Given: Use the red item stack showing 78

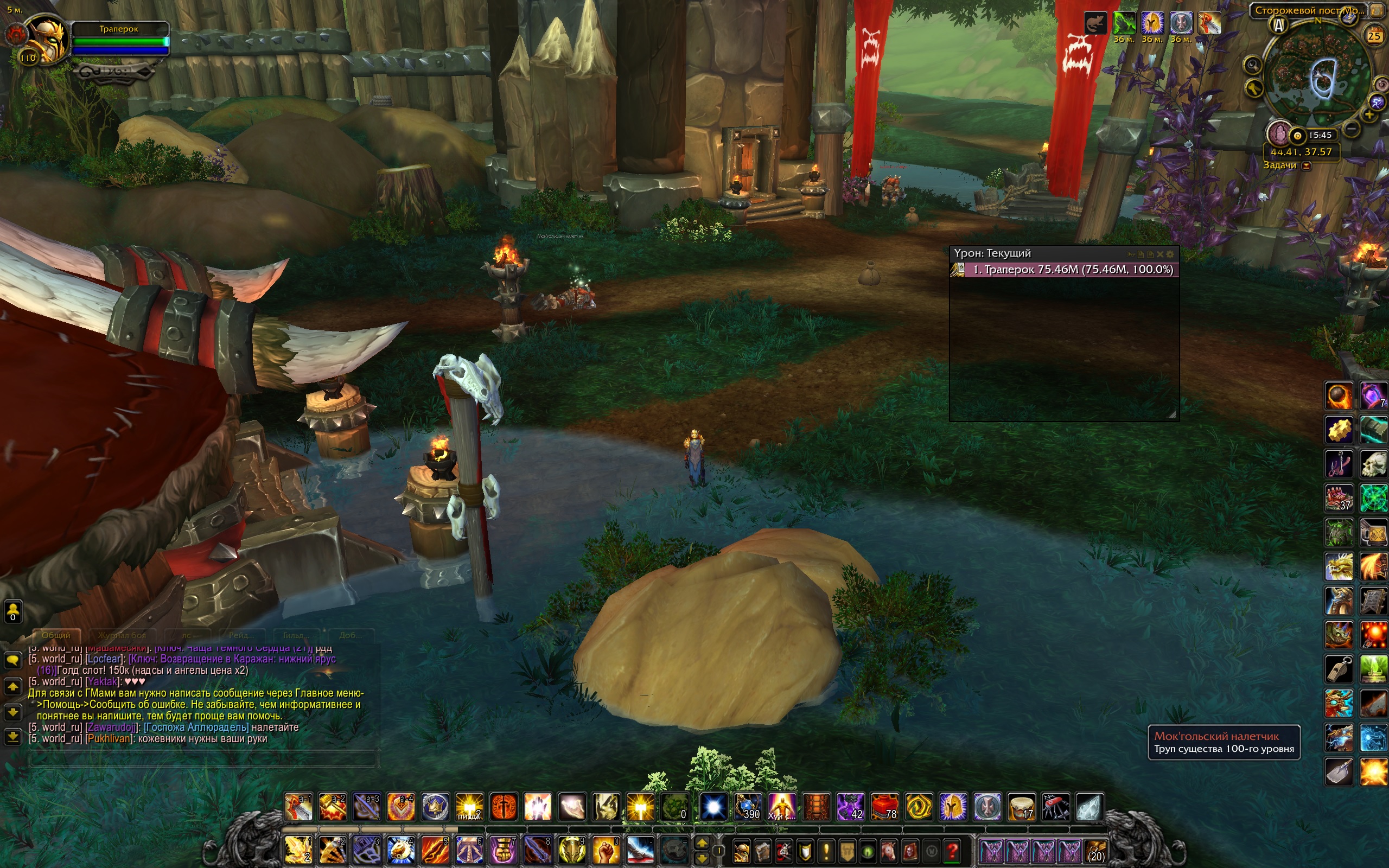Looking at the screenshot, I should tap(884, 807).
